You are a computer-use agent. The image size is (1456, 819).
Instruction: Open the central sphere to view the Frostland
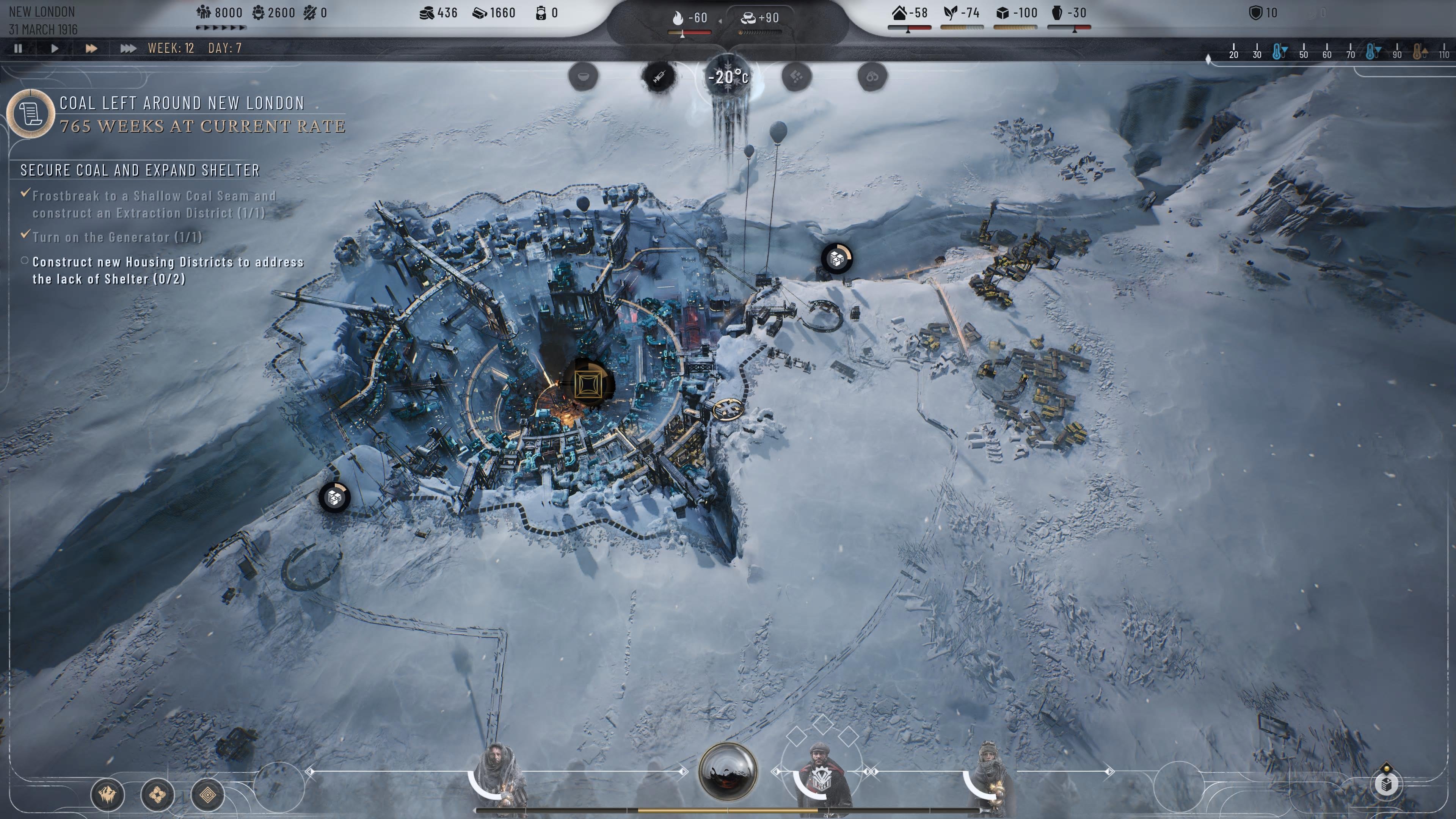pos(728,774)
